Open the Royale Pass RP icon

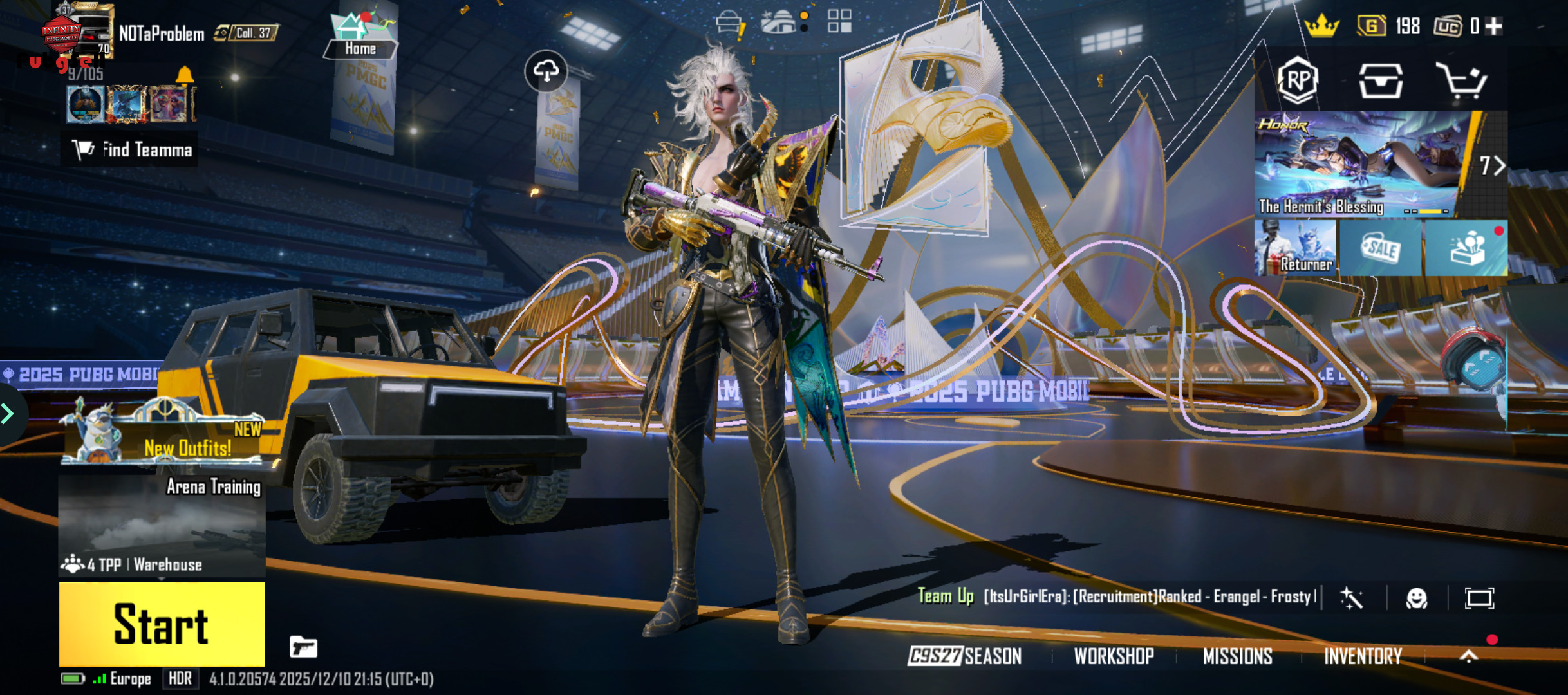pyautogui.click(x=1297, y=80)
